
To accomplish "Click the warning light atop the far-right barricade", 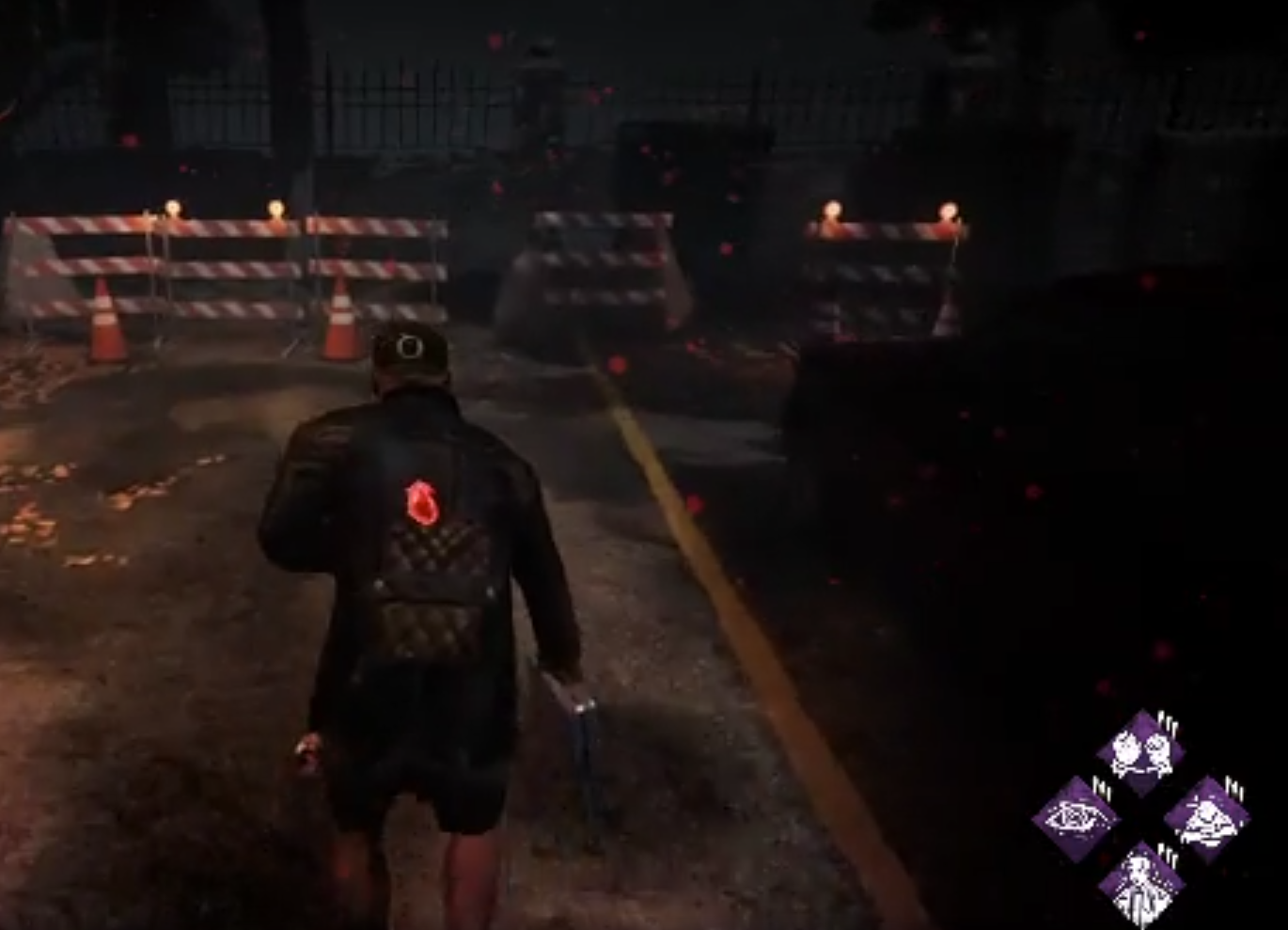I will 946,209.
